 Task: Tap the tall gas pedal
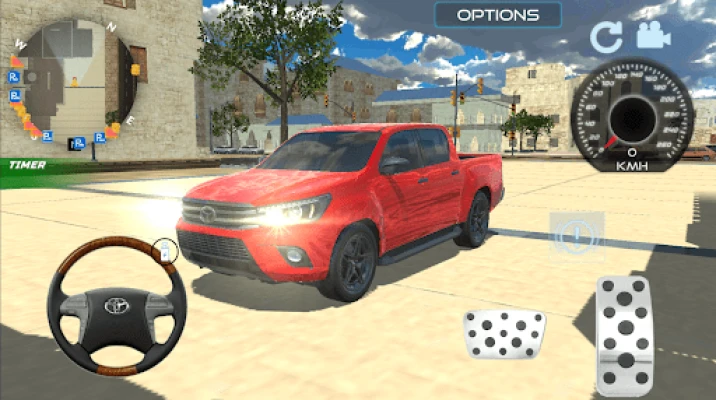point(624,335)
